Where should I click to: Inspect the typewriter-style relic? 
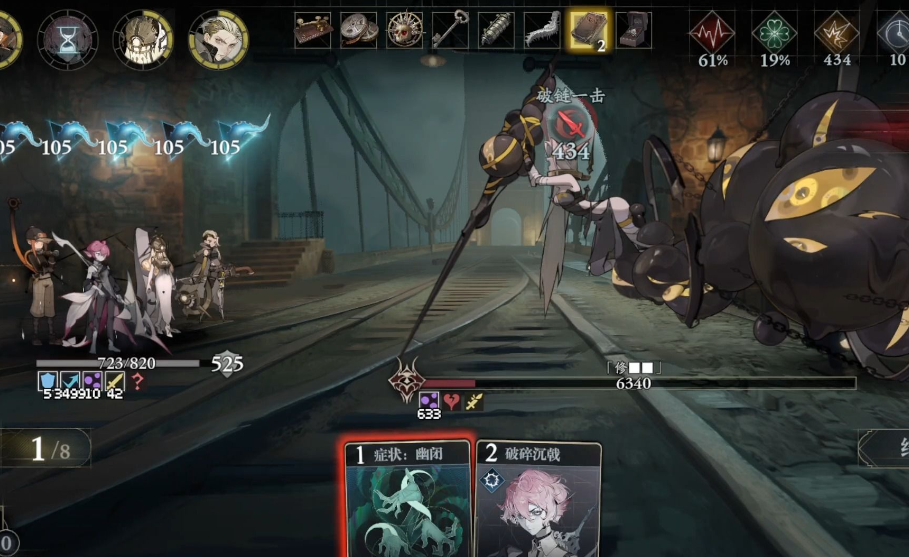[633, 30]
